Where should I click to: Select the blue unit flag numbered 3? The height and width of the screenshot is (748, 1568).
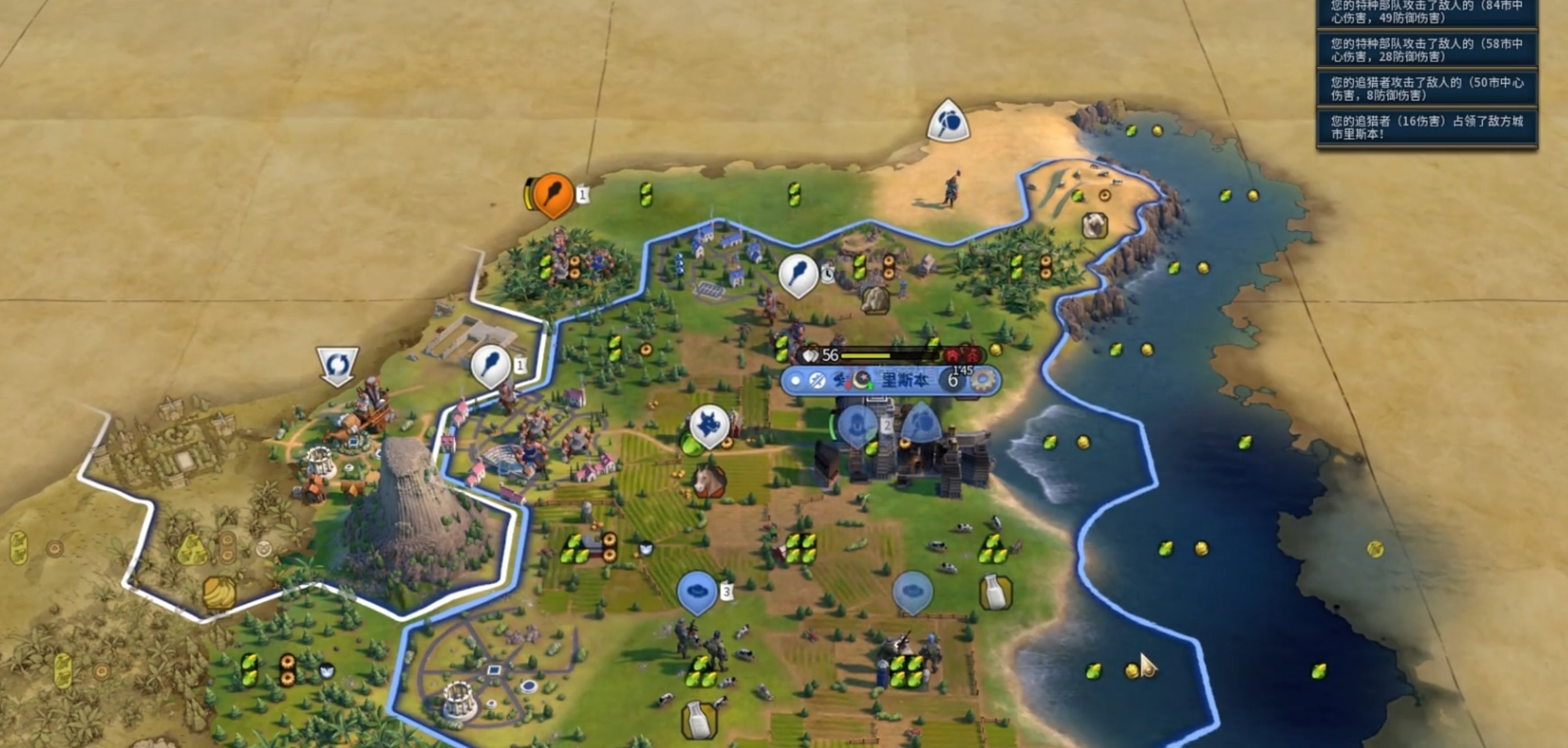697,592
